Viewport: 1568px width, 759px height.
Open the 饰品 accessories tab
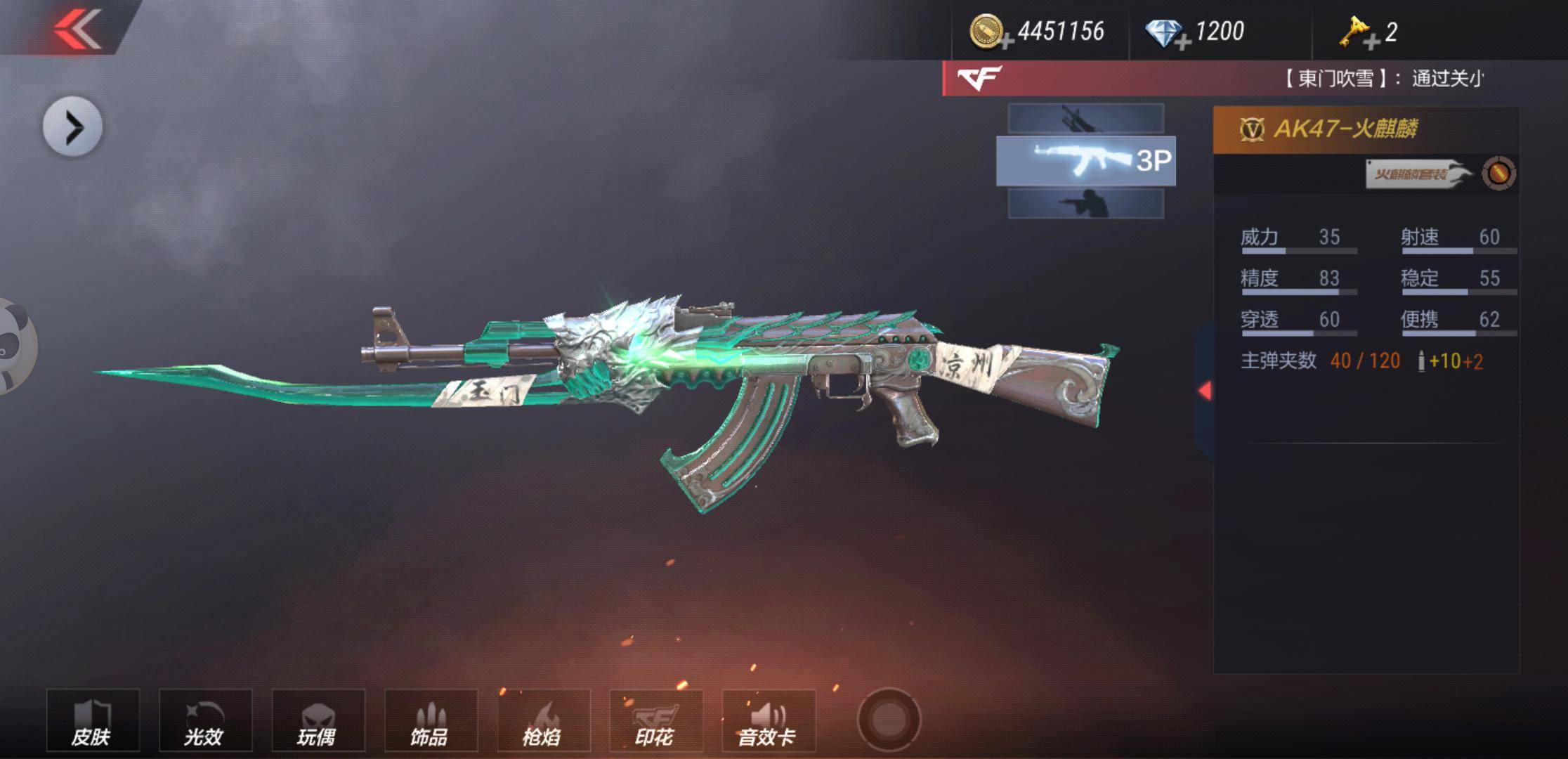point(431,720)
